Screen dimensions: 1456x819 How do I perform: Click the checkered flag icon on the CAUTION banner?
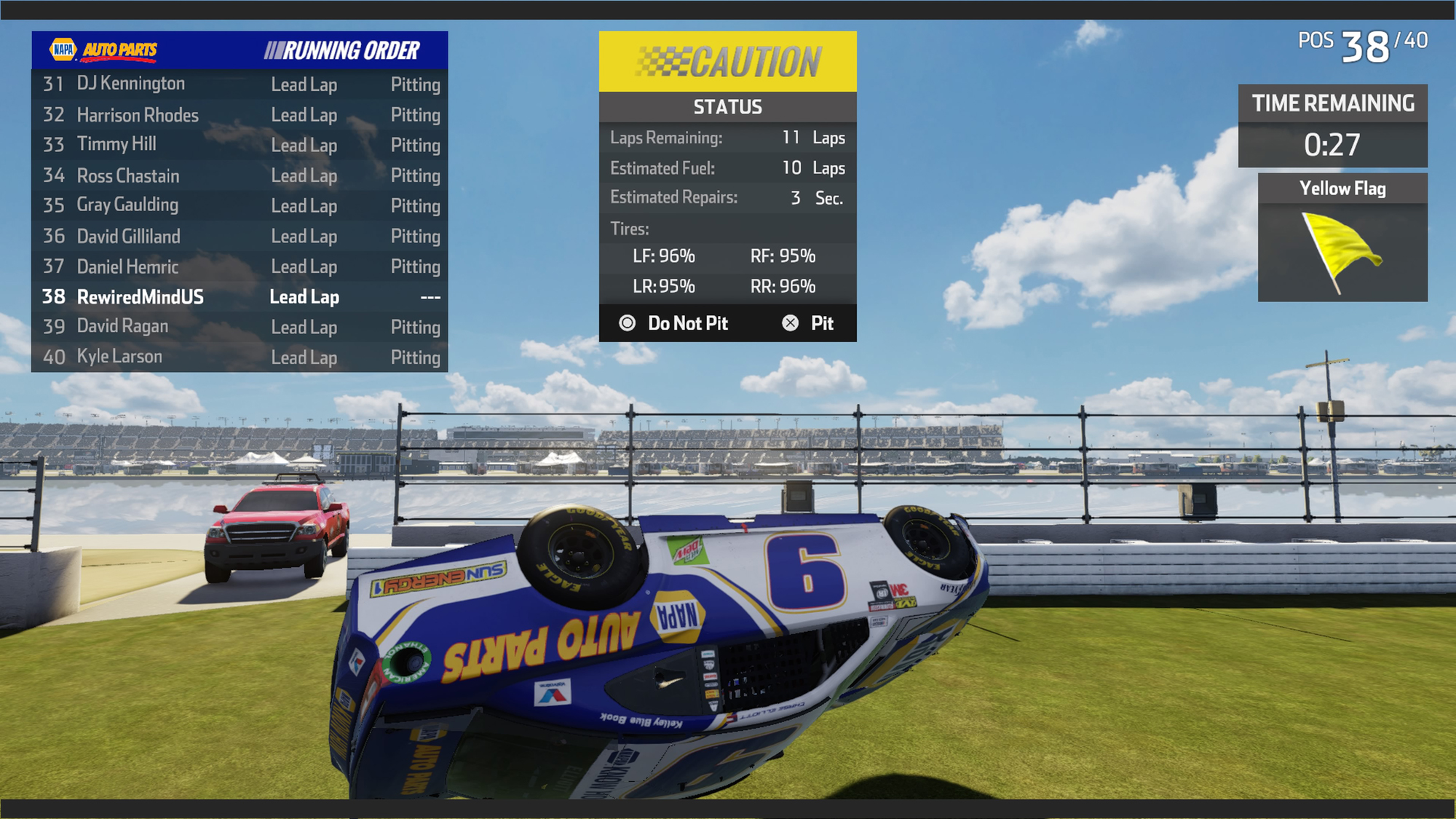664,63
